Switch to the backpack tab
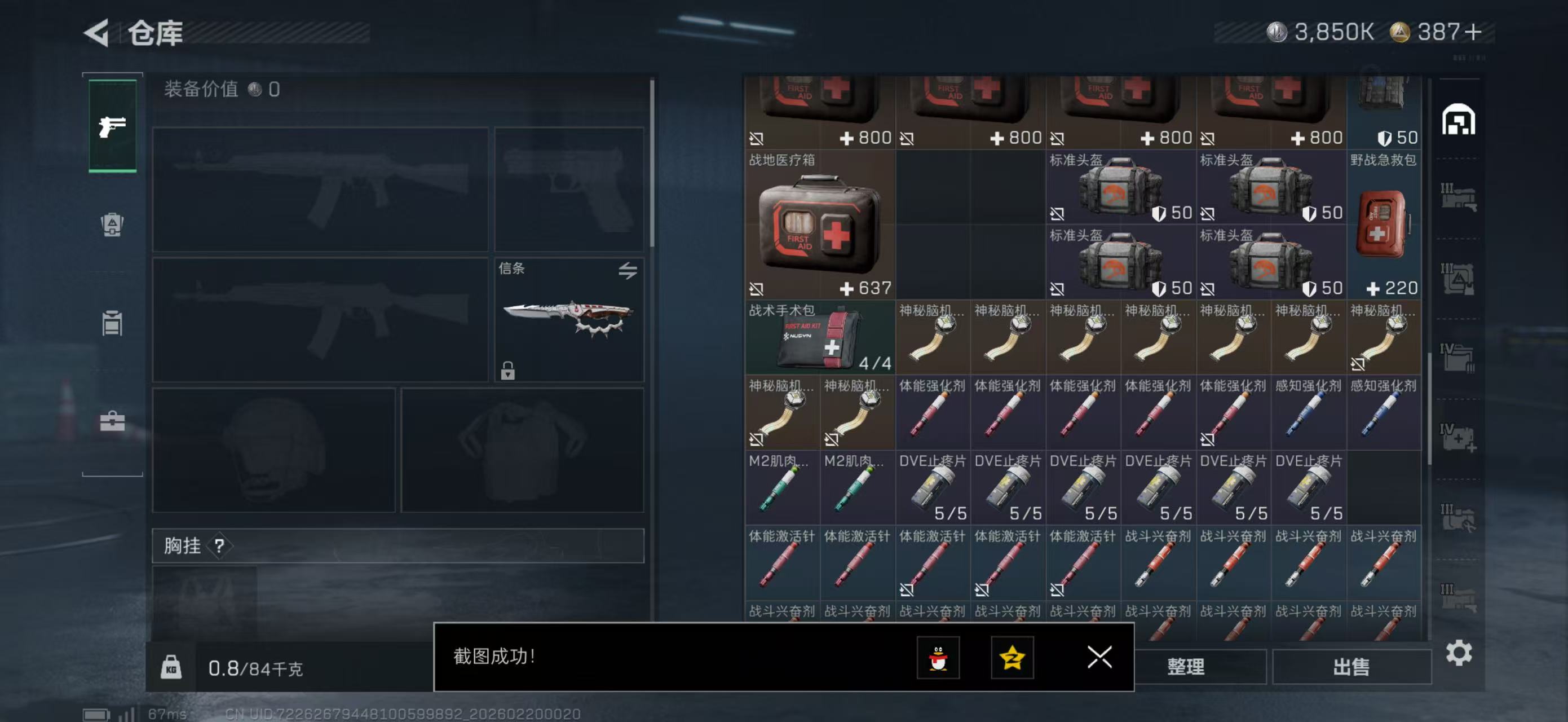Screen dimensions: 1568x722 pyautogui.click(x=112, y=224)
